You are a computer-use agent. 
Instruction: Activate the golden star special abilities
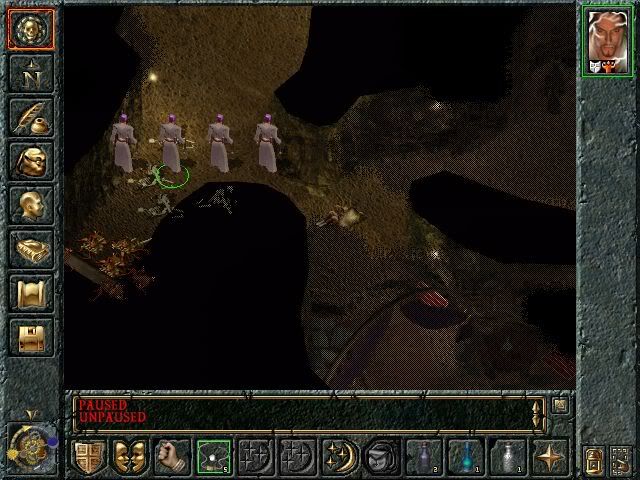pyautogui.click(x=549, y=456)
